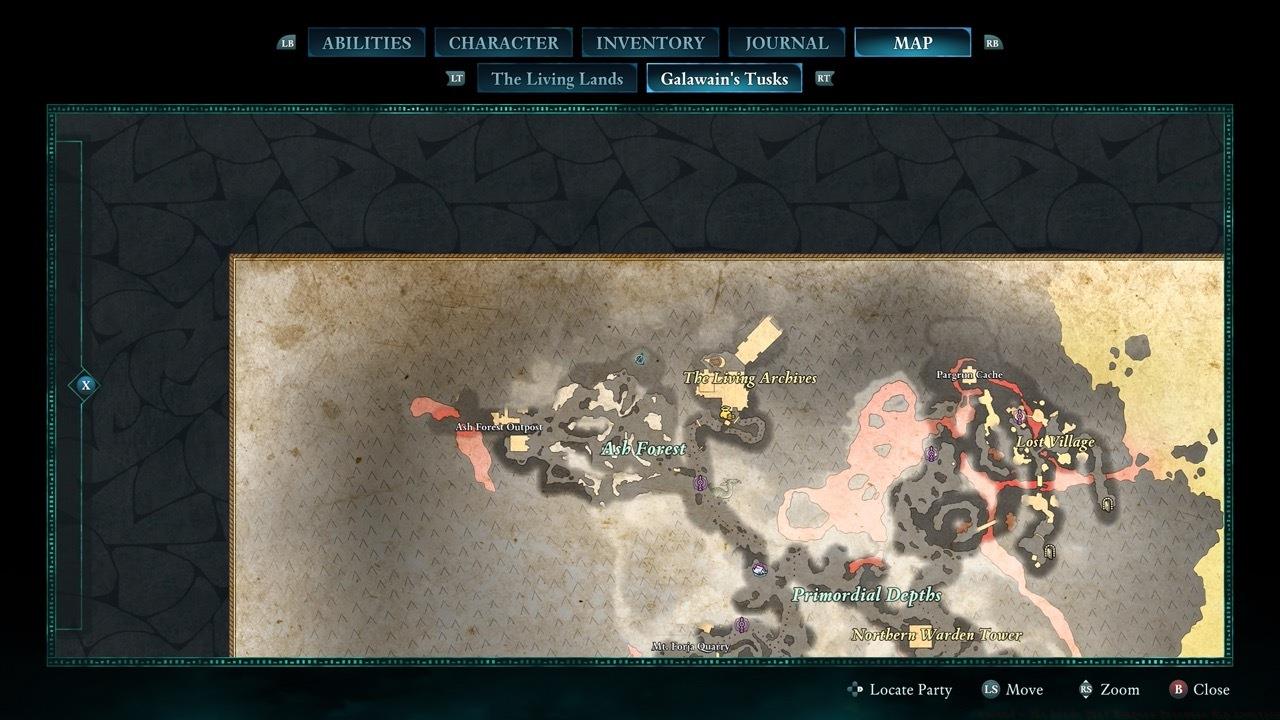
Task: Expand the side panel using the X marker
Action: click(x=85, y=384)
